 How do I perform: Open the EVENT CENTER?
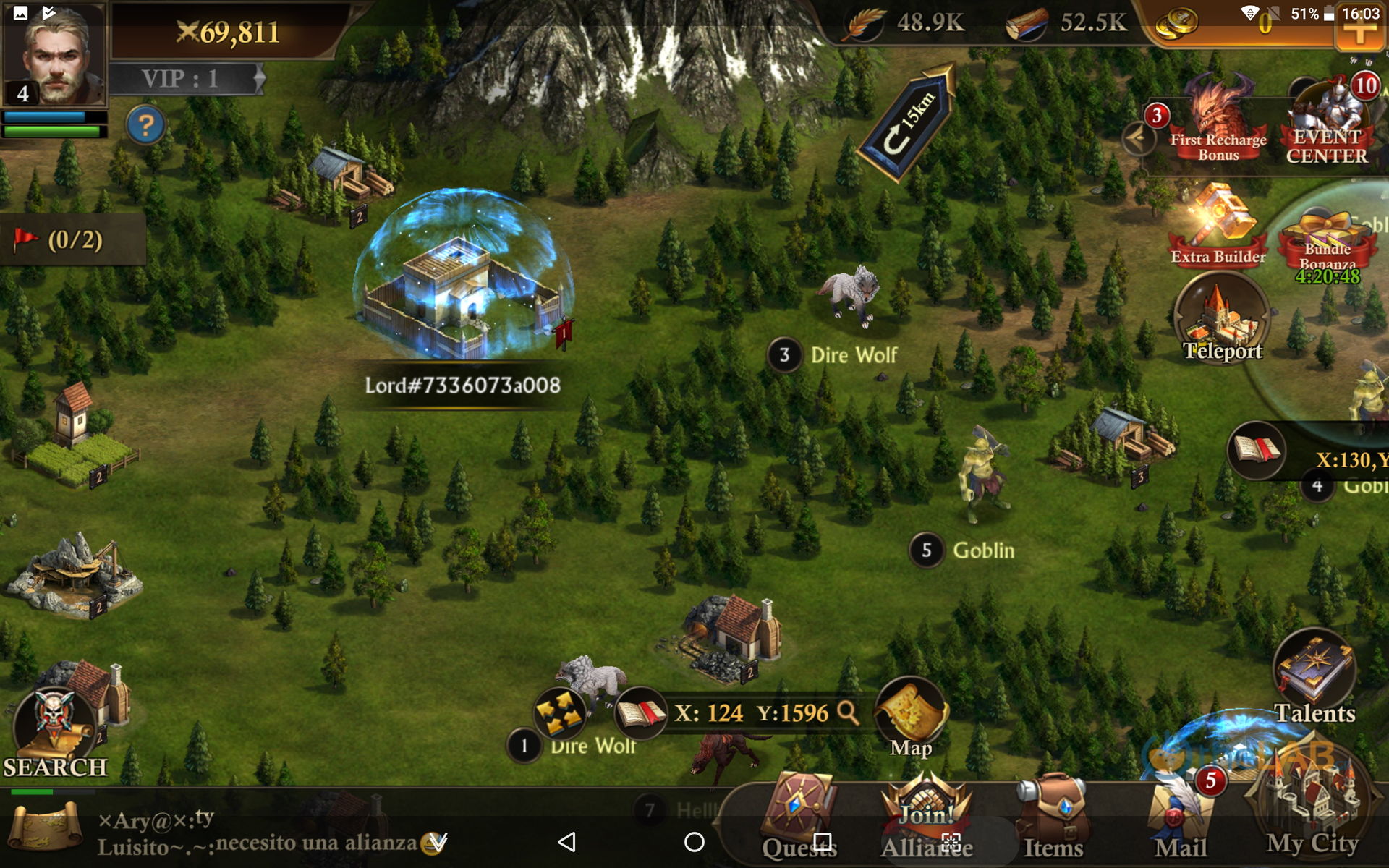tap(1327, 123)
